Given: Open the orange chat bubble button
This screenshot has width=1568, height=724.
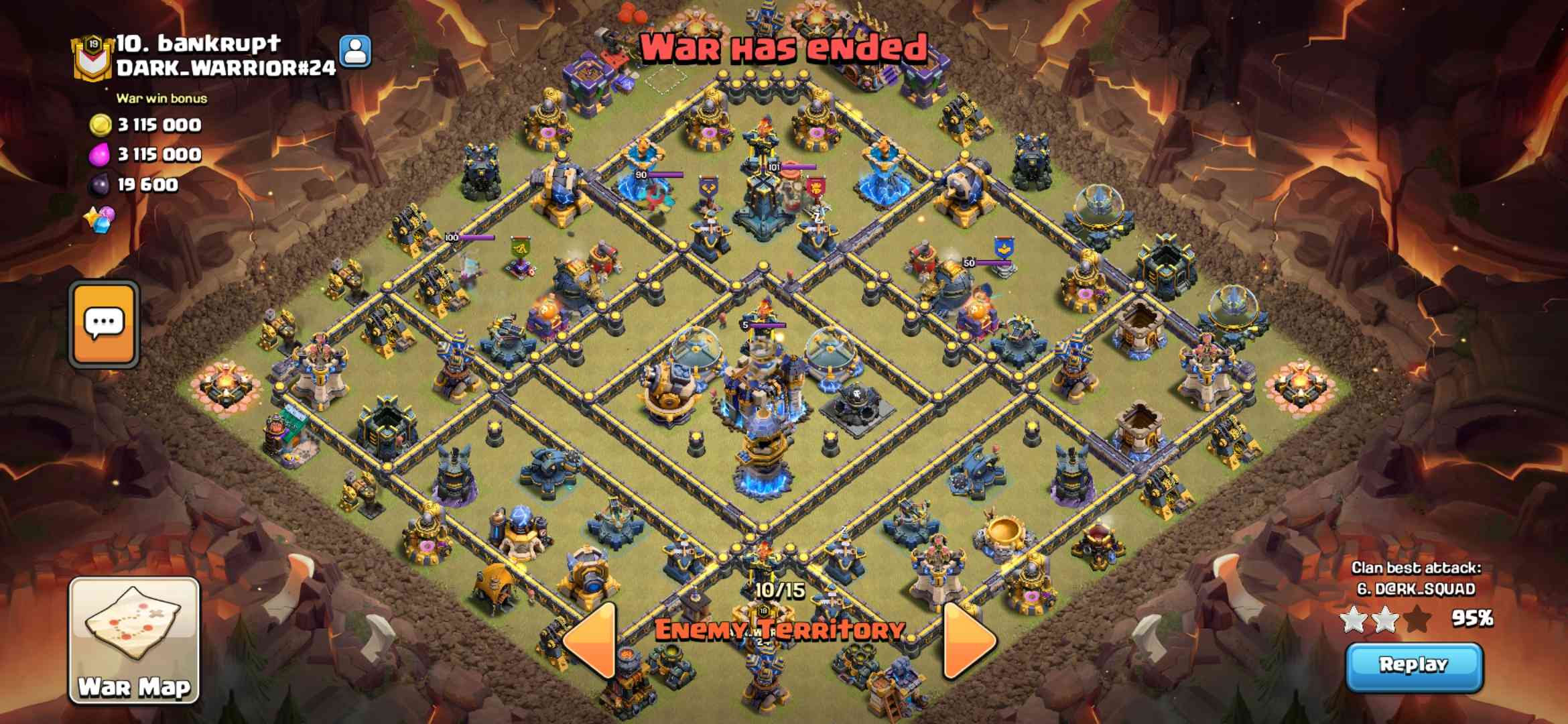Looking at the screenshot, I should (104, 324).
